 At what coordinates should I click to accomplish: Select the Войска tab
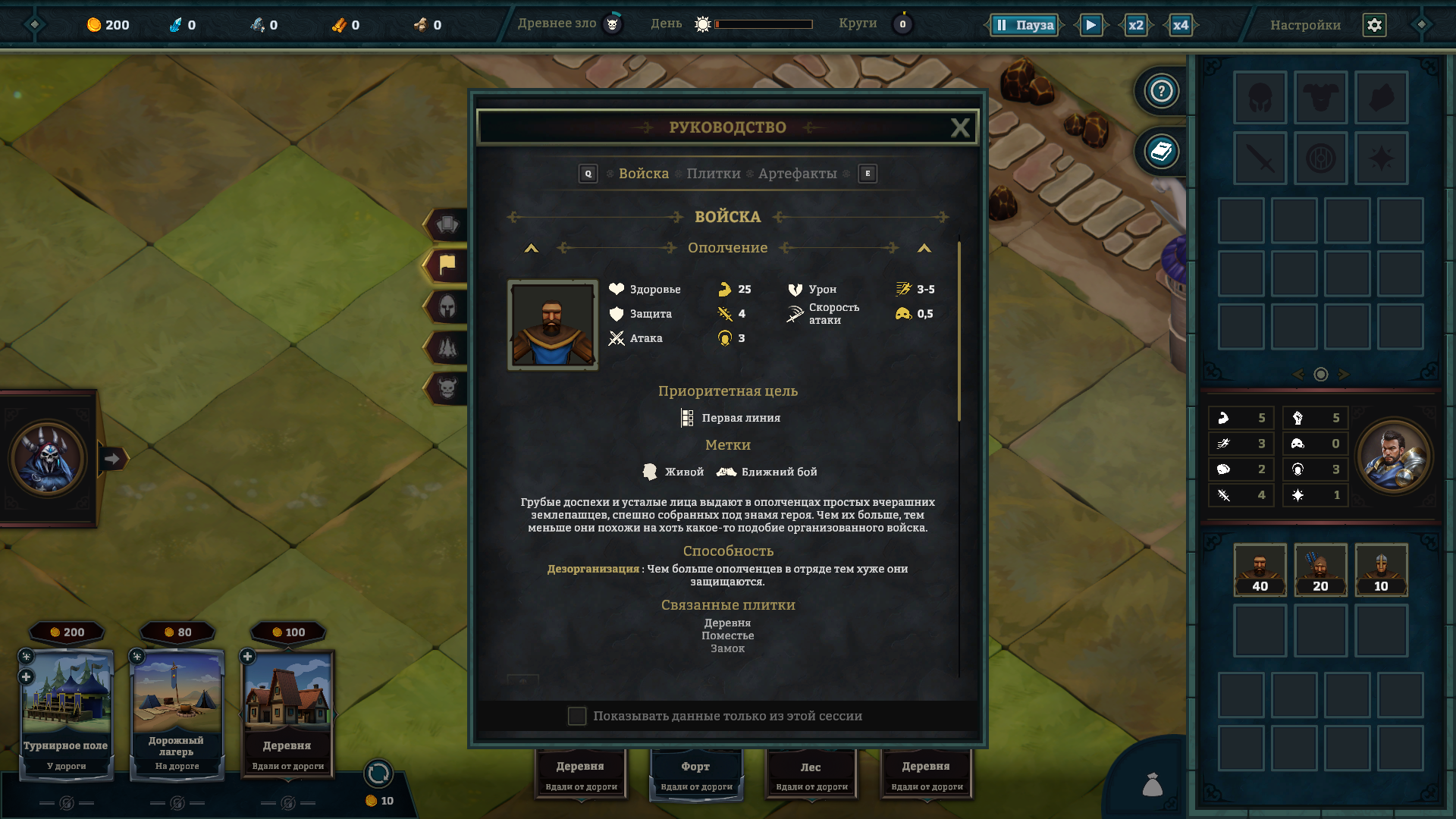(643, 174)
